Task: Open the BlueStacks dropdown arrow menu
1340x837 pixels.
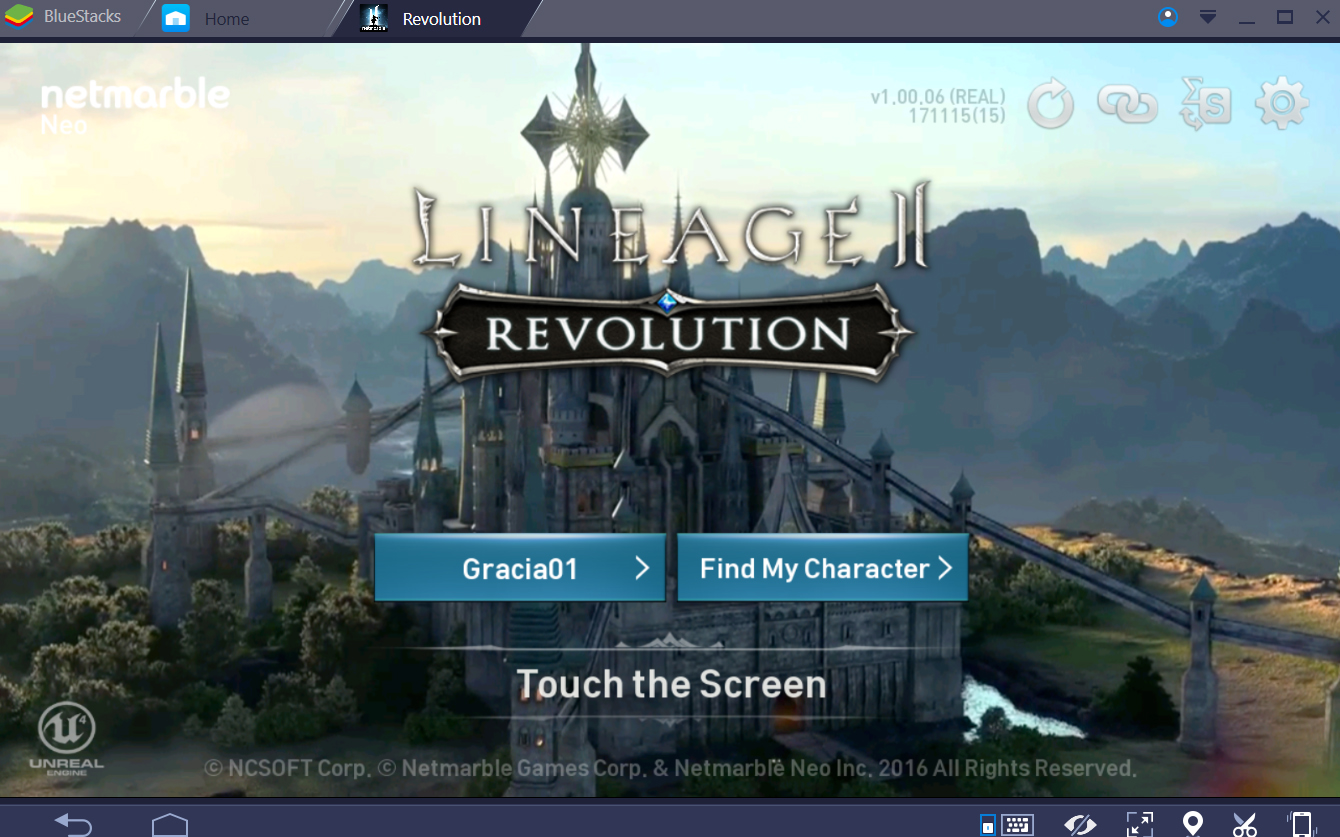Action: [x=1207, y=17]
